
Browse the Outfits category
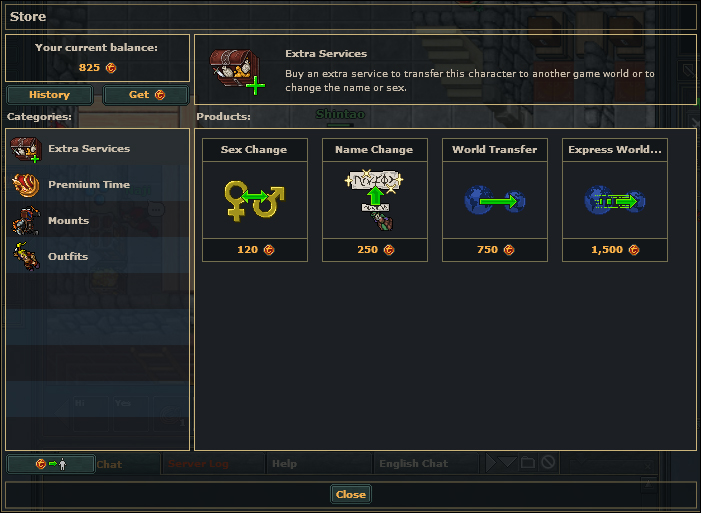click(x=68, y=257)
